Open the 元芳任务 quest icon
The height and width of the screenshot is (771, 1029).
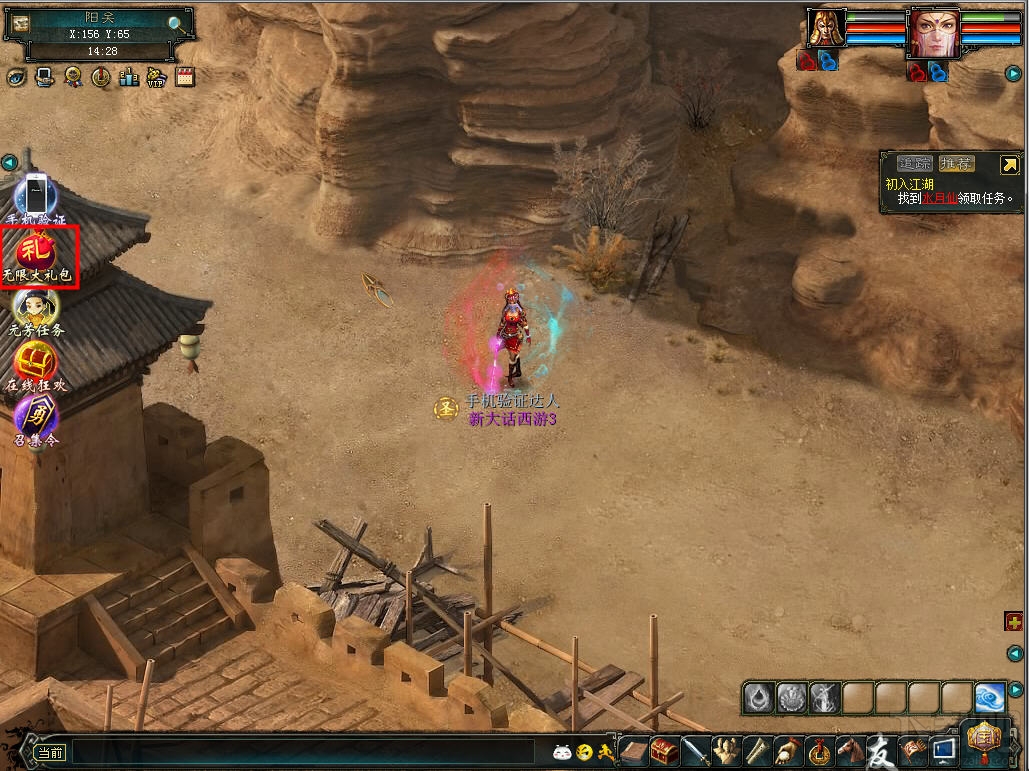point(36,307)
